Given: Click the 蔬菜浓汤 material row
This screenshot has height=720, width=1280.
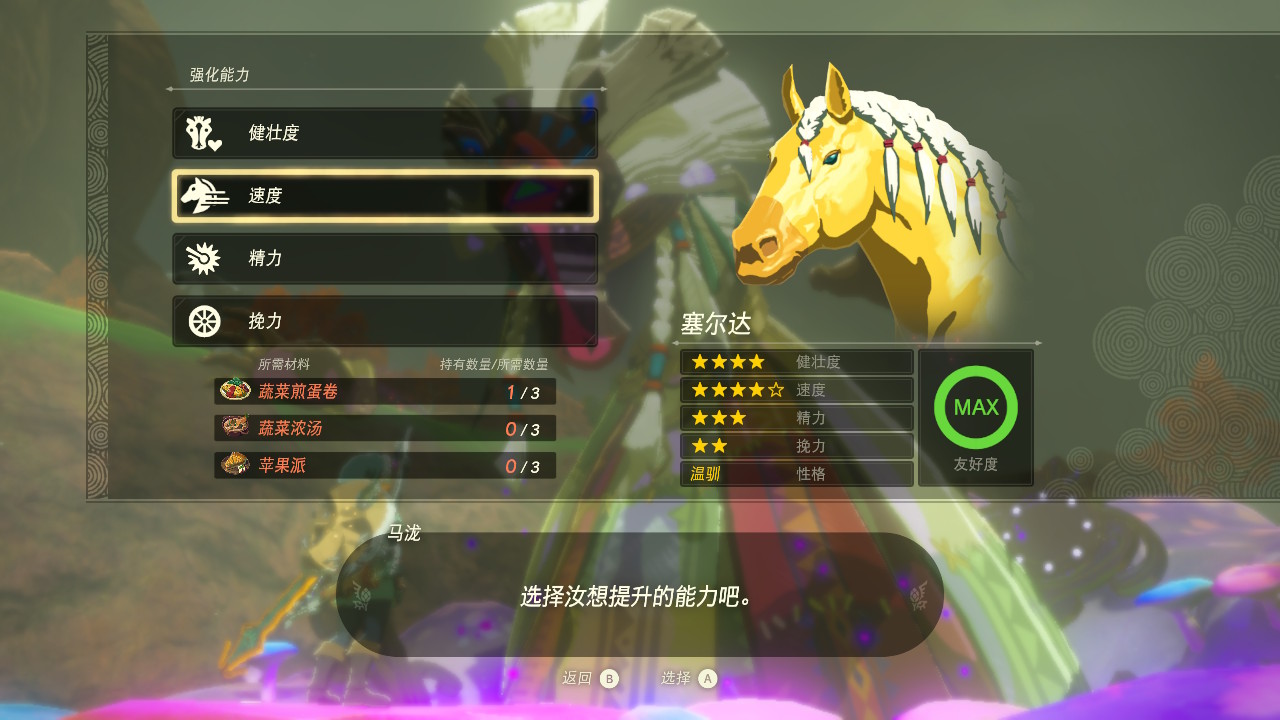Looking at the screenshot, I should (385, 429).
